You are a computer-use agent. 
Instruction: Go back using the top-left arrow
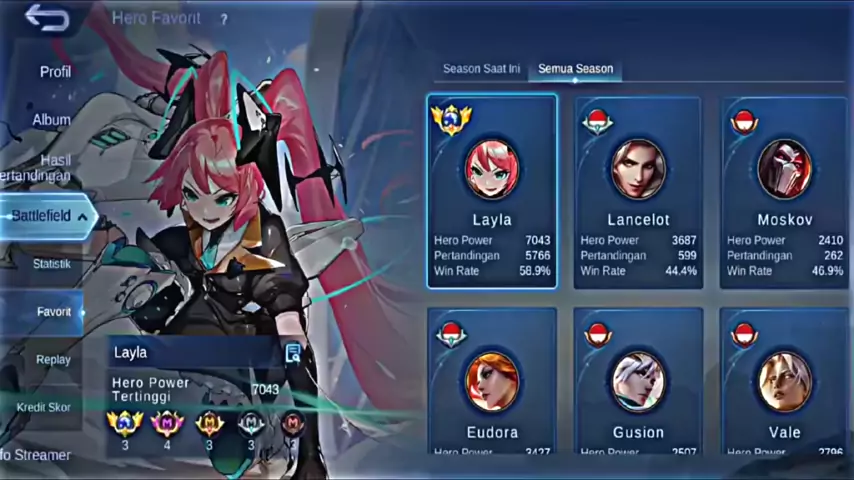[46, 19]
